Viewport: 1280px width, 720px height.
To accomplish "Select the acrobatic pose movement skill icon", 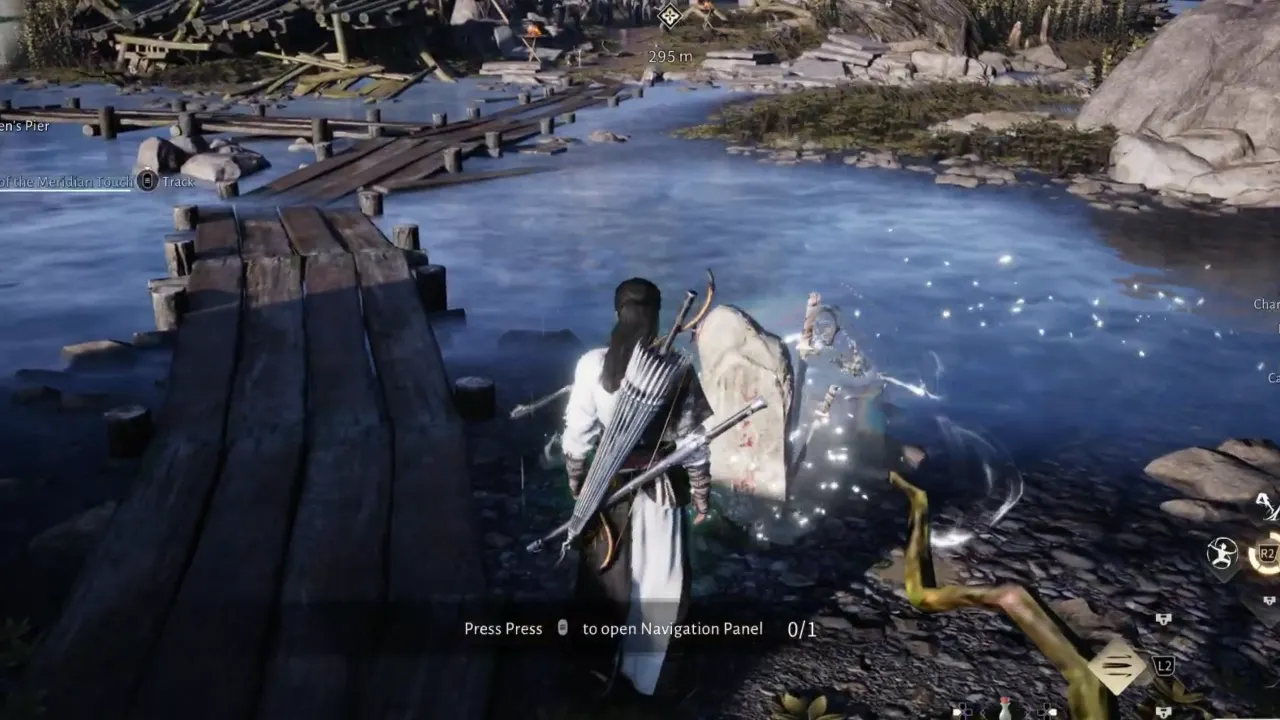I will tap(1221, 553).
